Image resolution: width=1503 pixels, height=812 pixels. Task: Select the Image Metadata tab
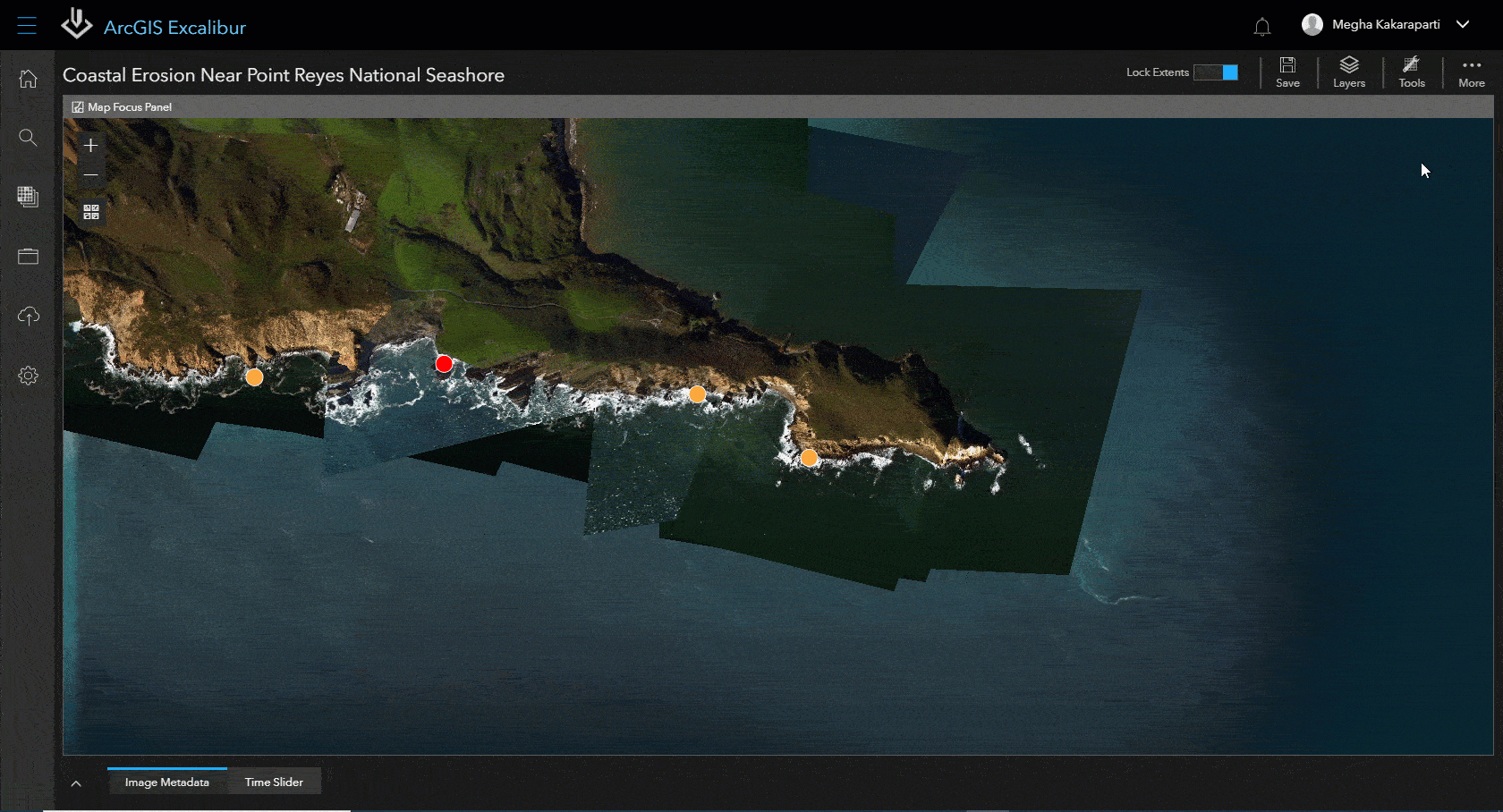pyautogui.click(x=167, y=782)
